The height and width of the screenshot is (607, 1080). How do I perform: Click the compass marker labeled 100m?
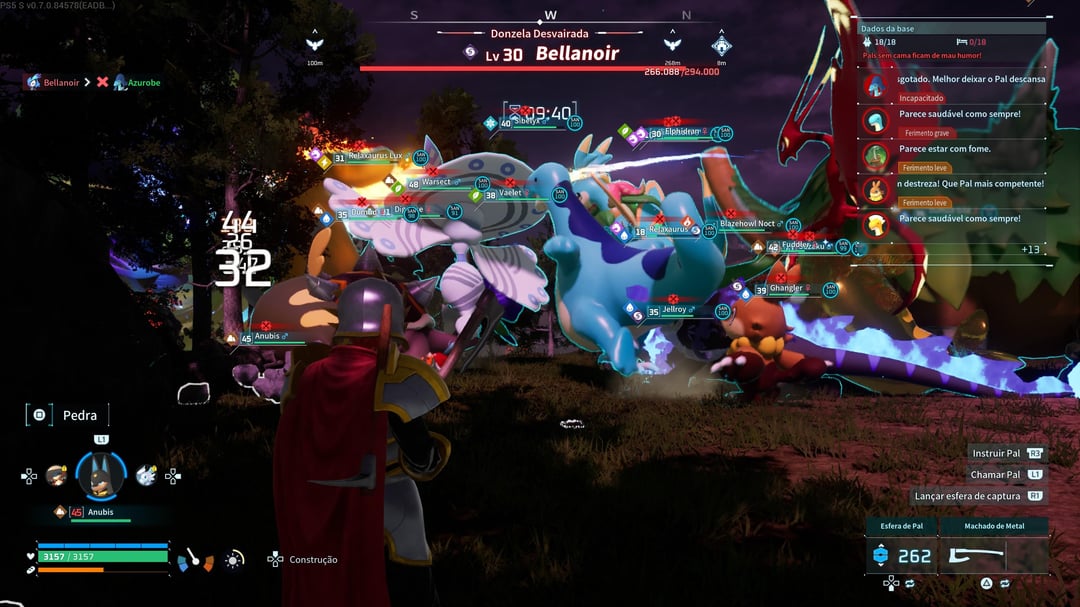tap(315, 45)
